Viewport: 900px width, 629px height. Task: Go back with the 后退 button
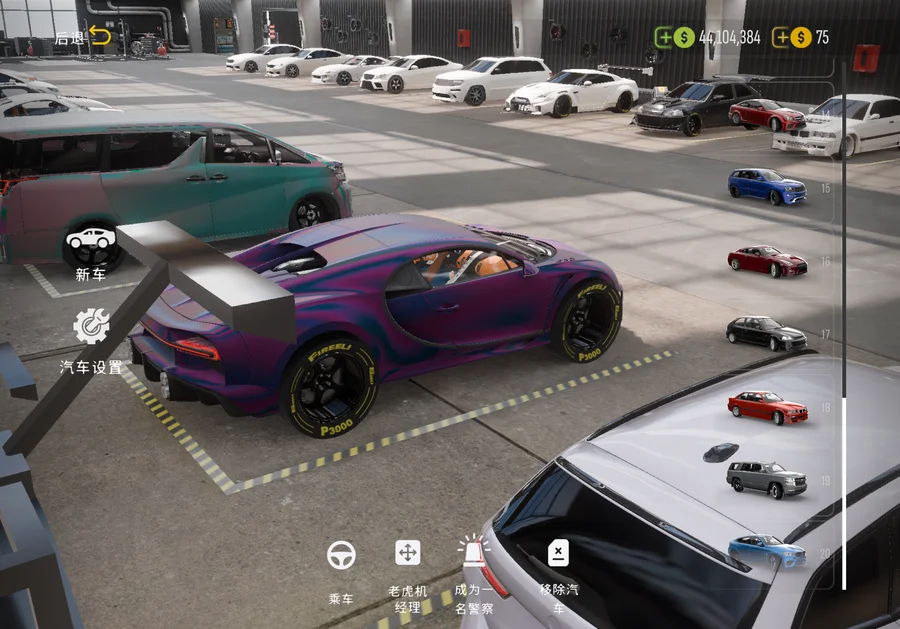(x=84, y=37)
